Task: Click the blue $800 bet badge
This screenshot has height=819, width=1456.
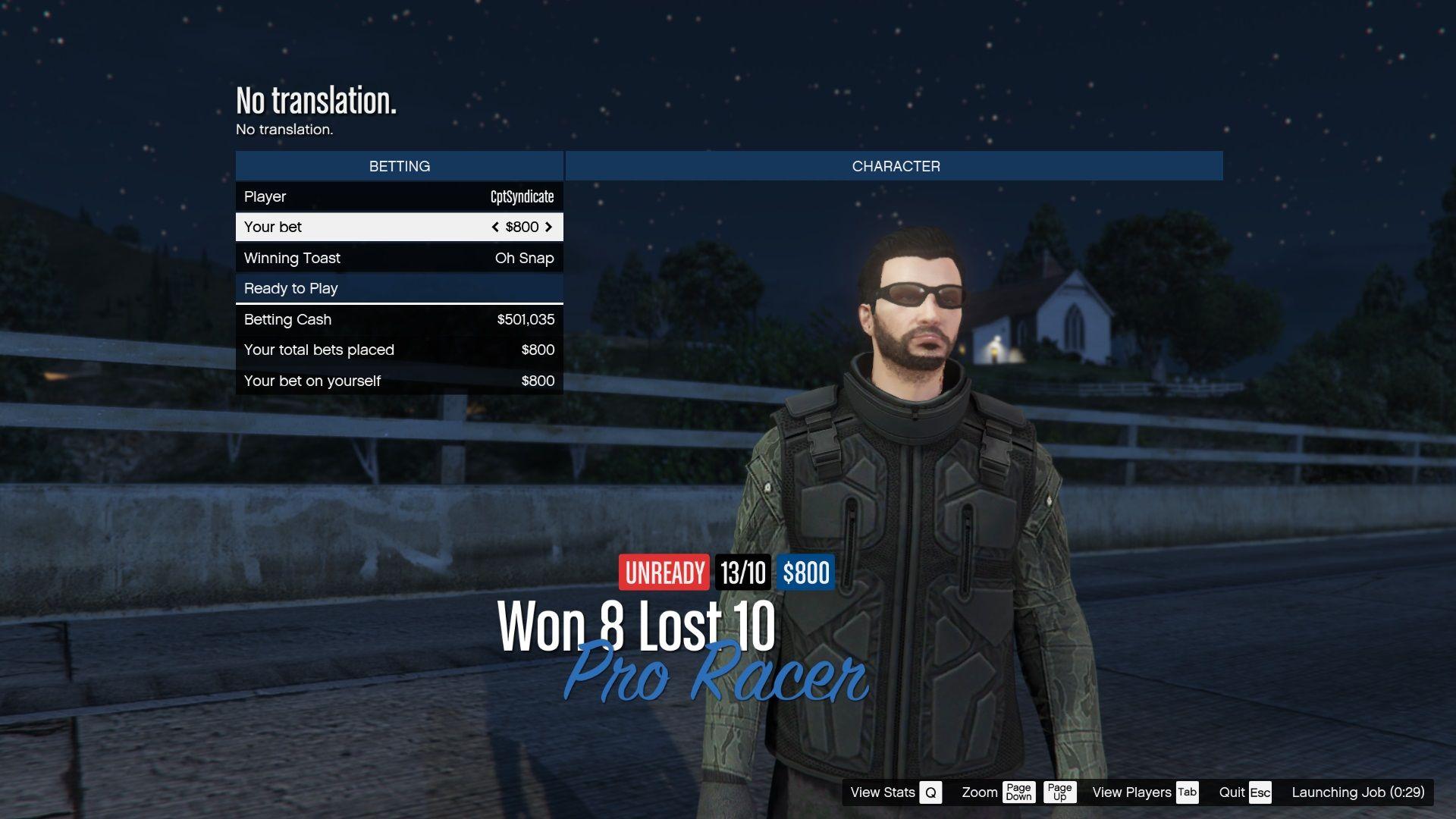Action: (x=805, y=573)
